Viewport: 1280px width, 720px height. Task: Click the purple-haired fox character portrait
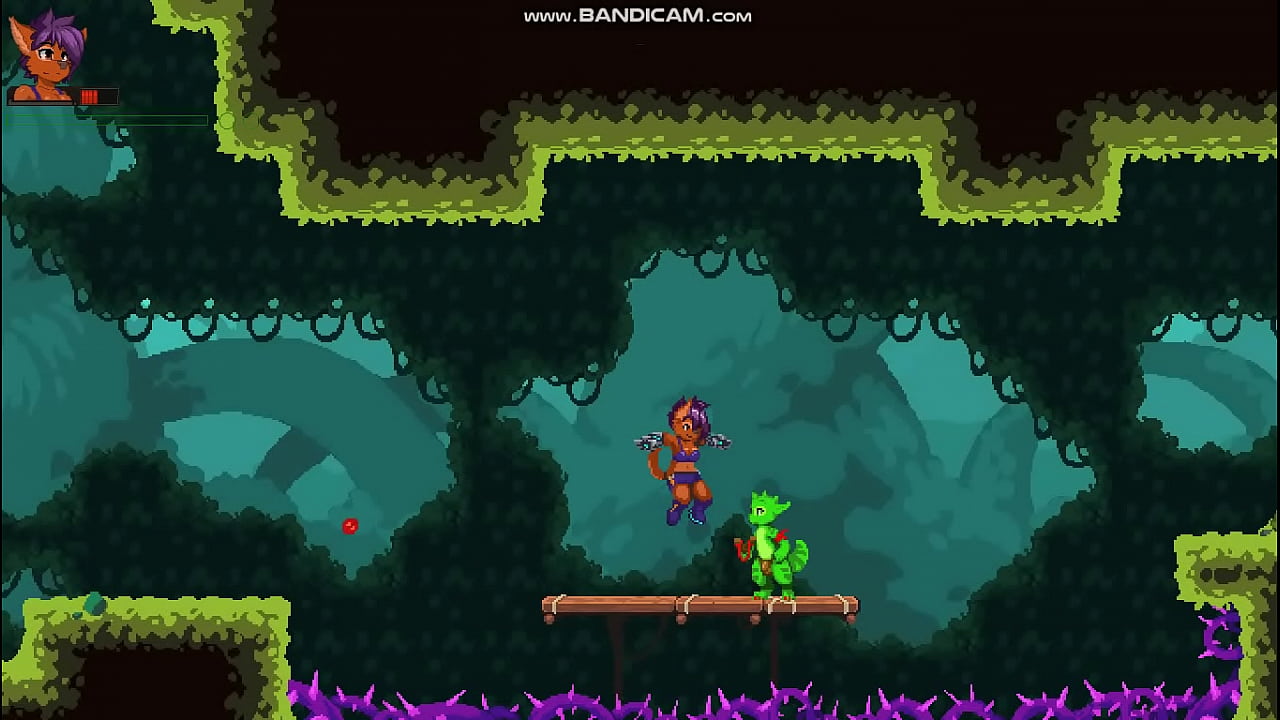point(47,55)
